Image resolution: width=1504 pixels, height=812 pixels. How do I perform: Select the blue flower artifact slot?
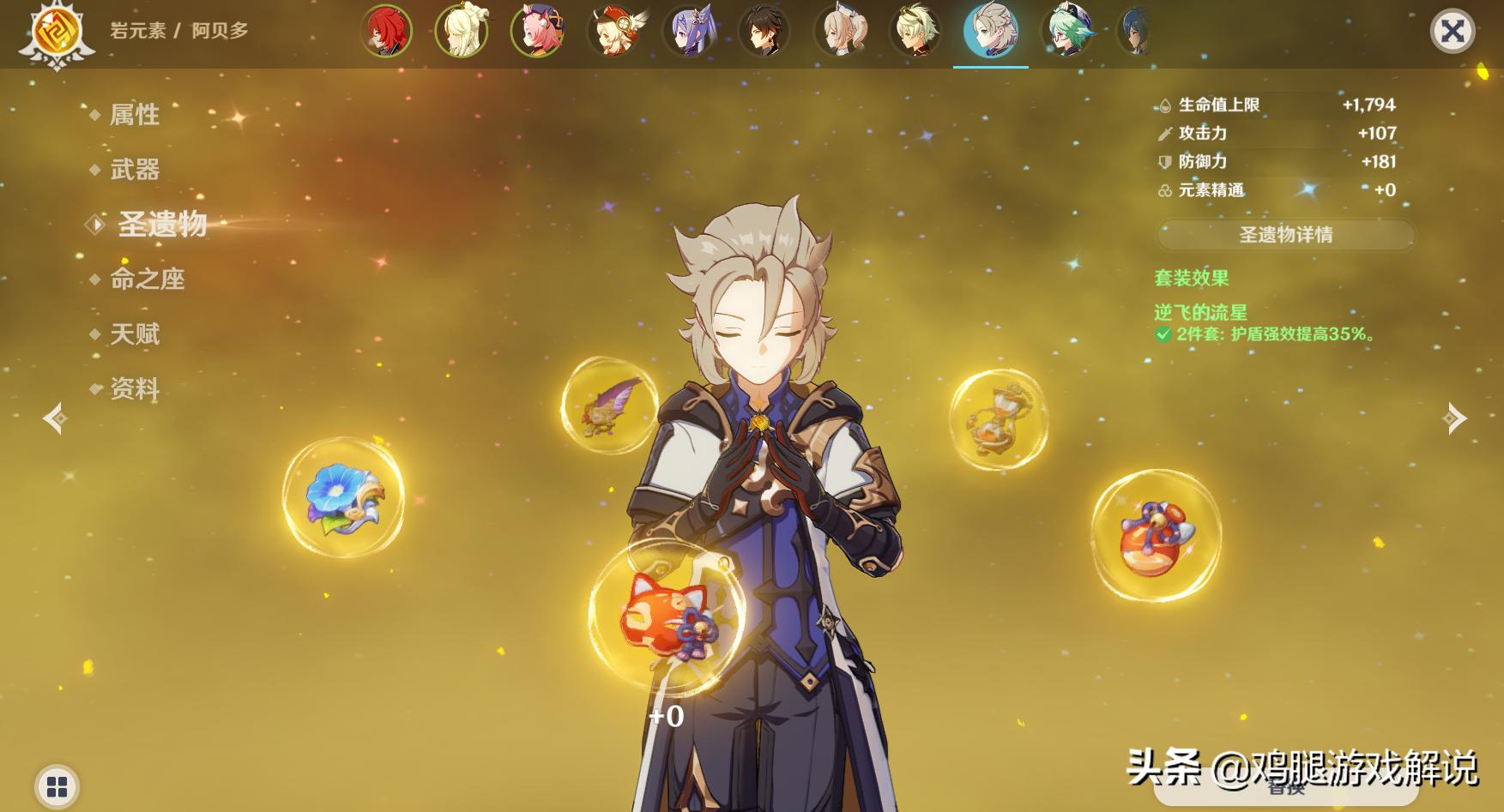point(343,498)
